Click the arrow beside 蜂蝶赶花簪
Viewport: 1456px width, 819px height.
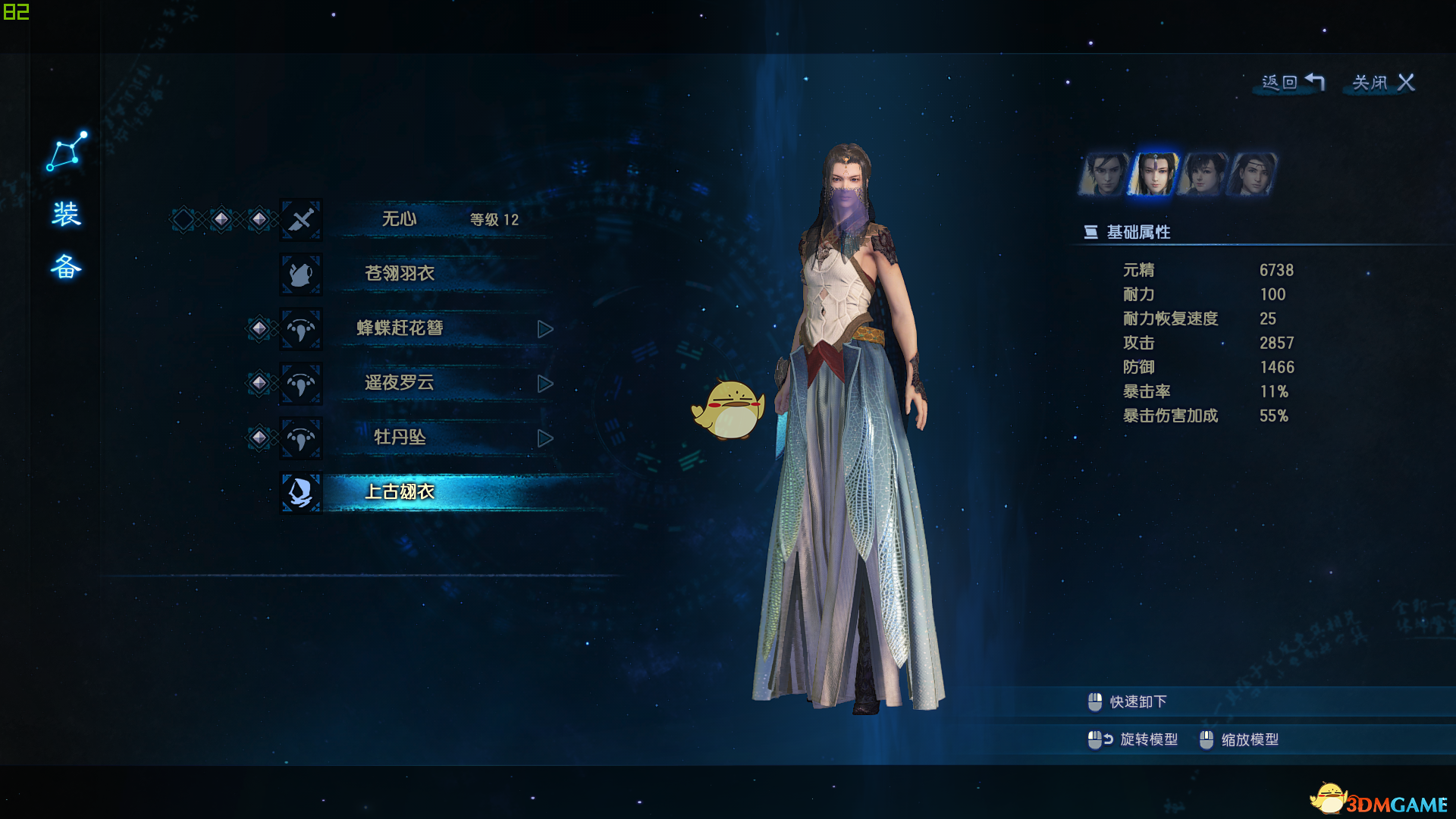(544, 329)
